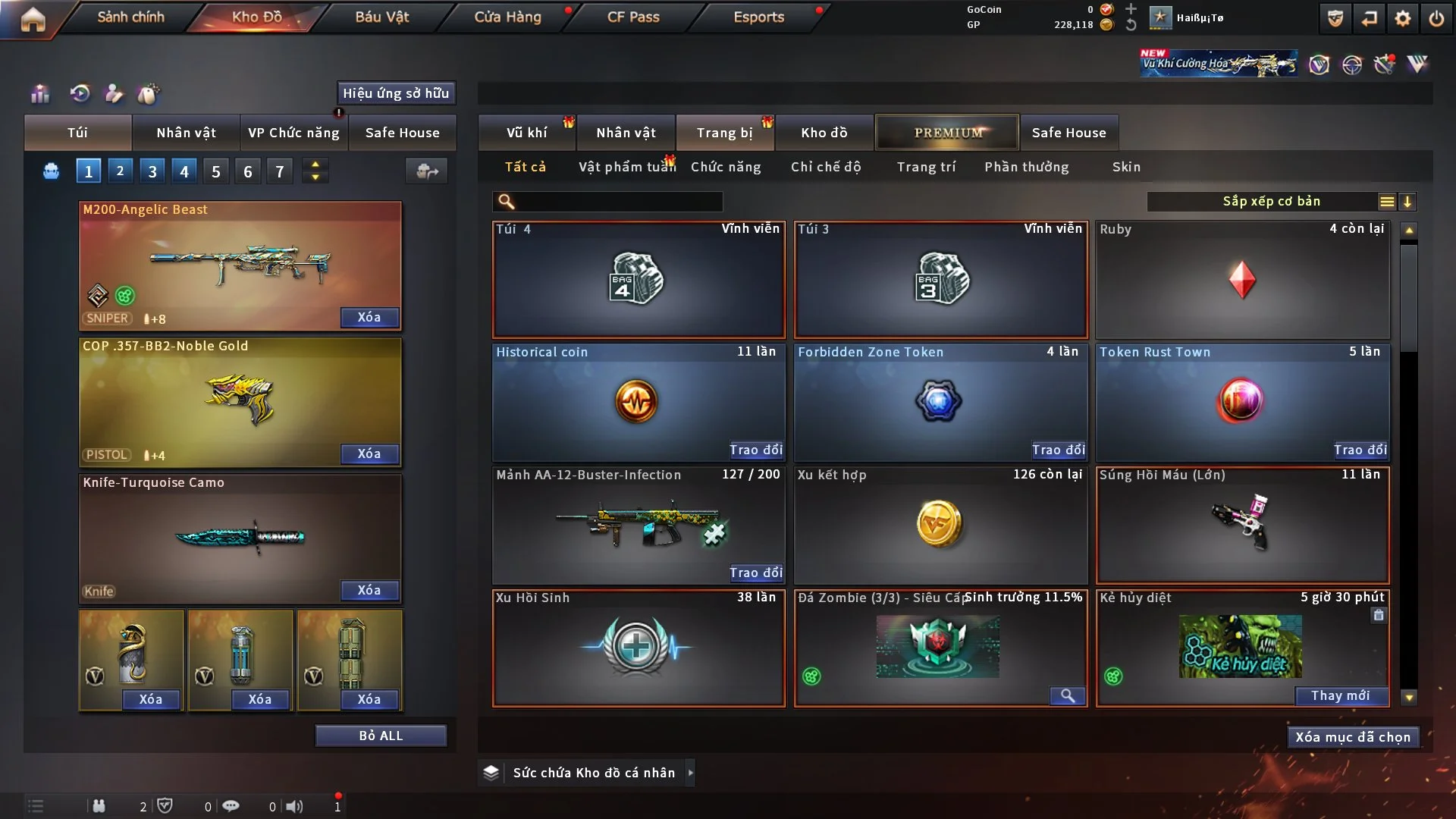Open the Hiệu ứng sở hữu panel
The height and width of the screenshot is (819, 1456).
396,93
